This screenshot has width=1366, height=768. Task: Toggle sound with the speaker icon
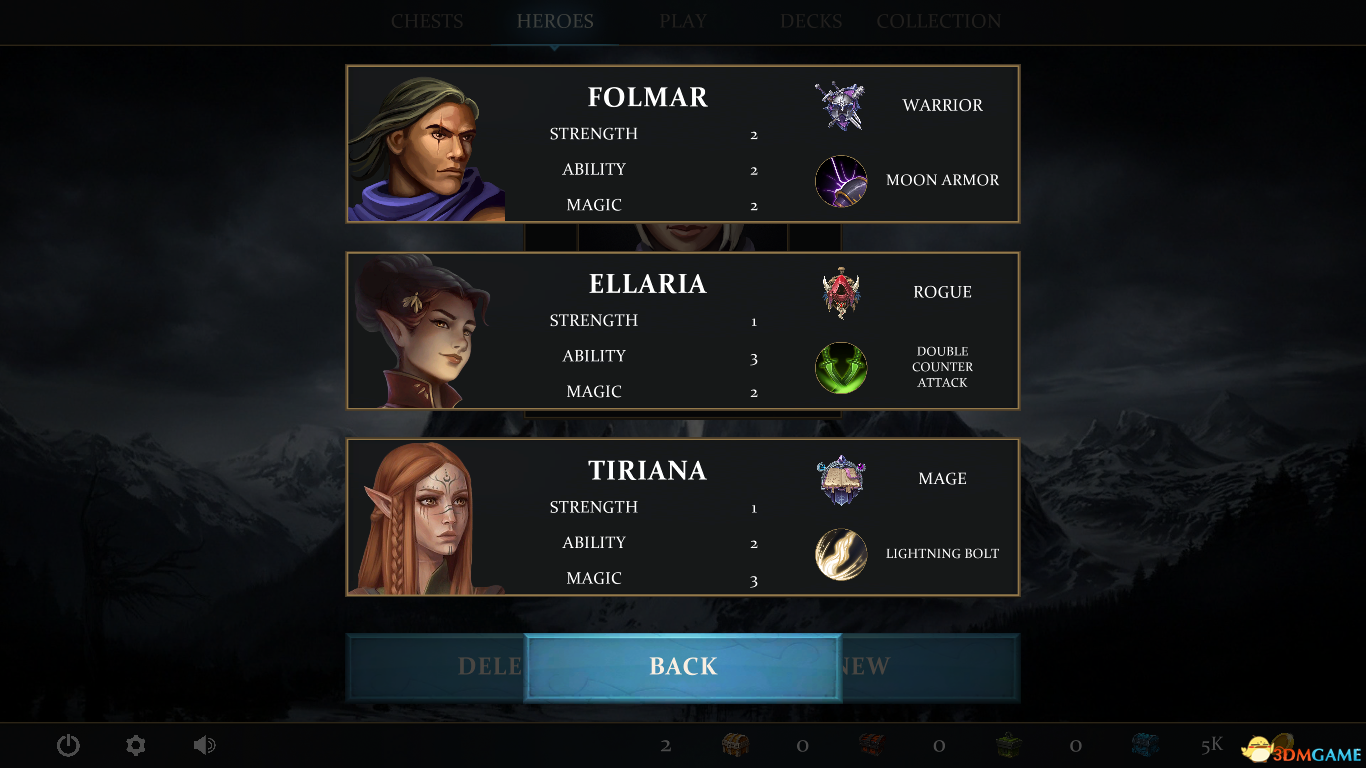coord(204,745)
